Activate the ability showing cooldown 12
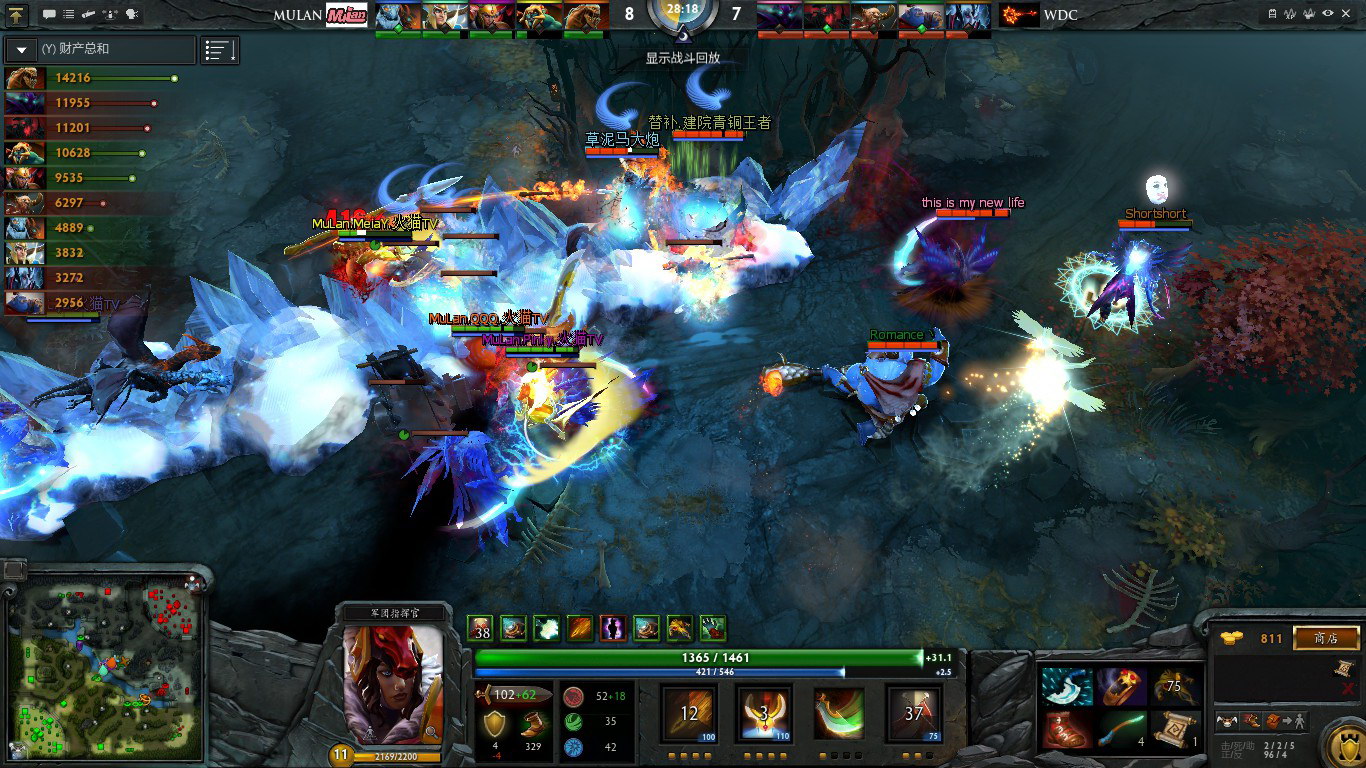Viewport: 1366px width, 768px height. (x=690, y=713)
